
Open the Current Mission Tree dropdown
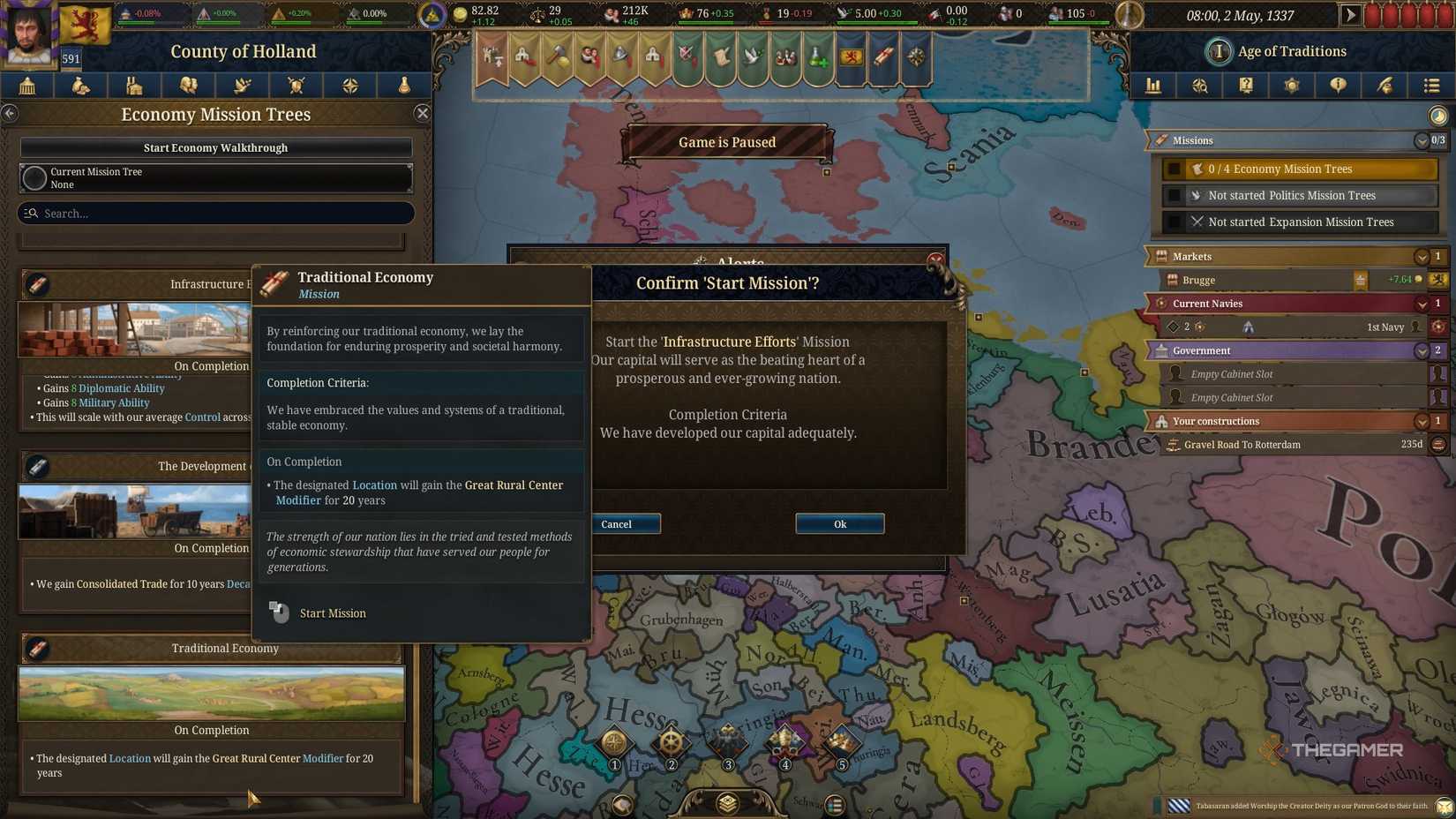click(x=215, y=177)
